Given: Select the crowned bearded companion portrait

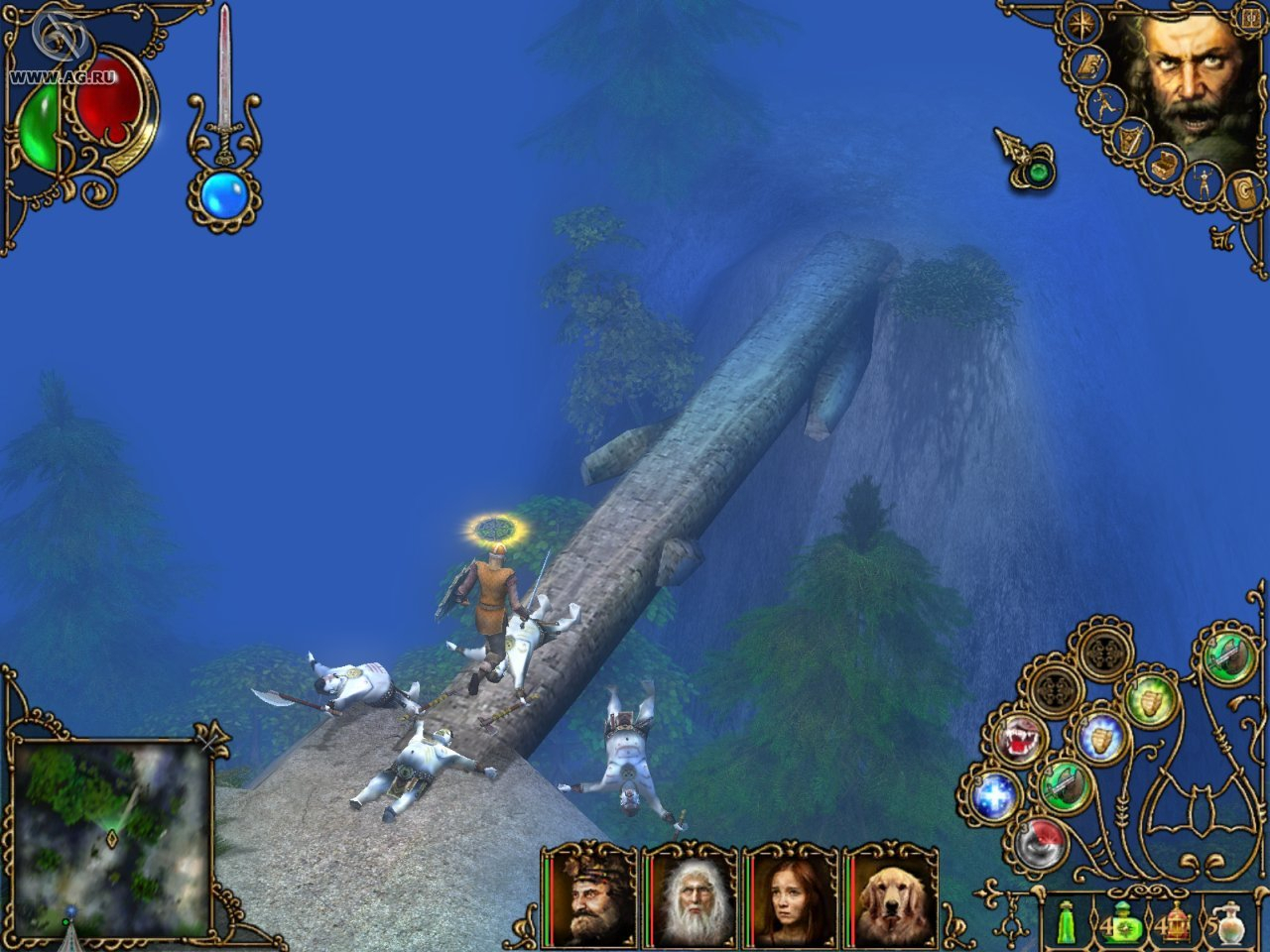Looking at the screenshot, I should click(589, 894).
